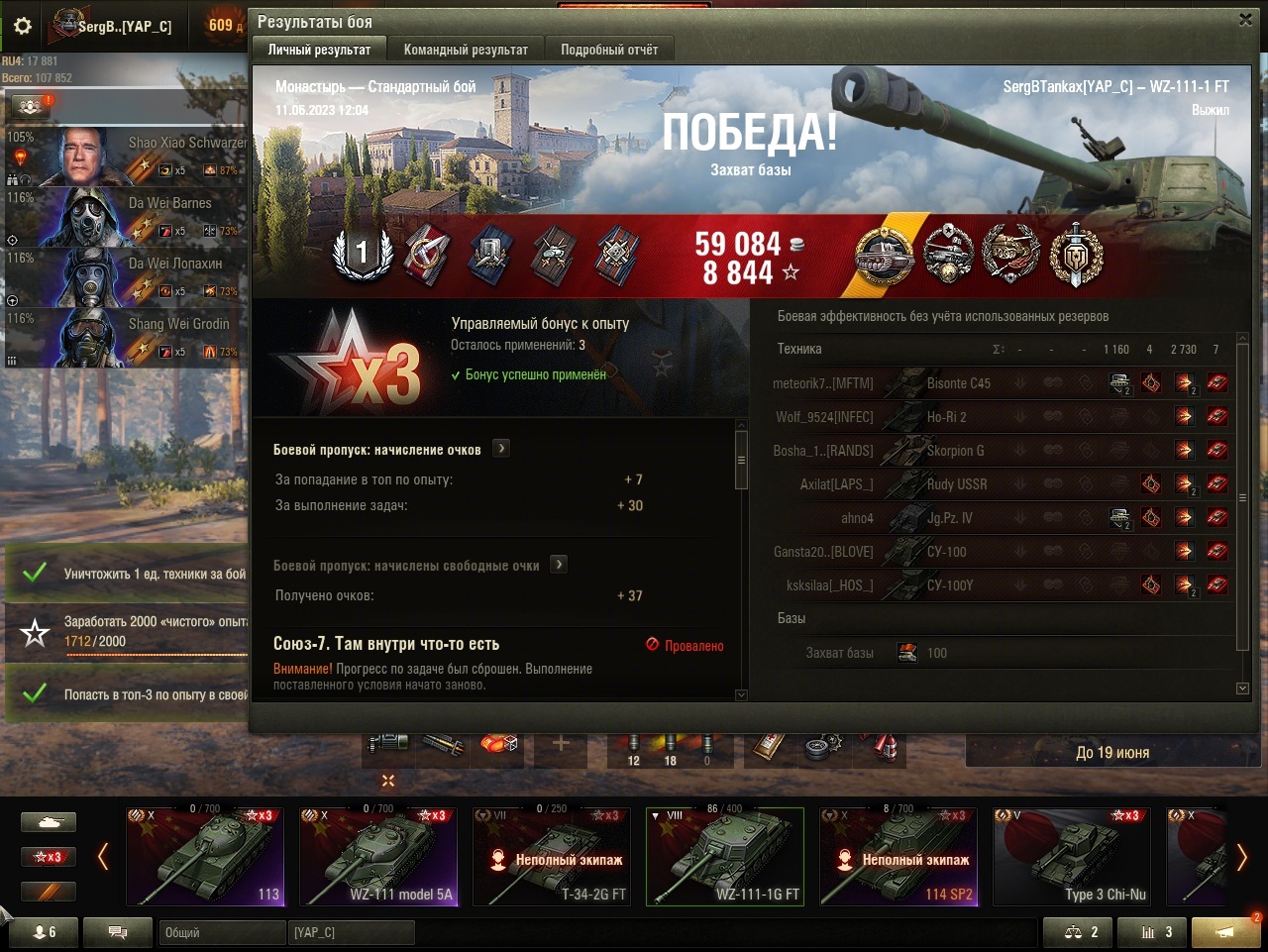Open the settings gear menu

(x=23, y=26)
